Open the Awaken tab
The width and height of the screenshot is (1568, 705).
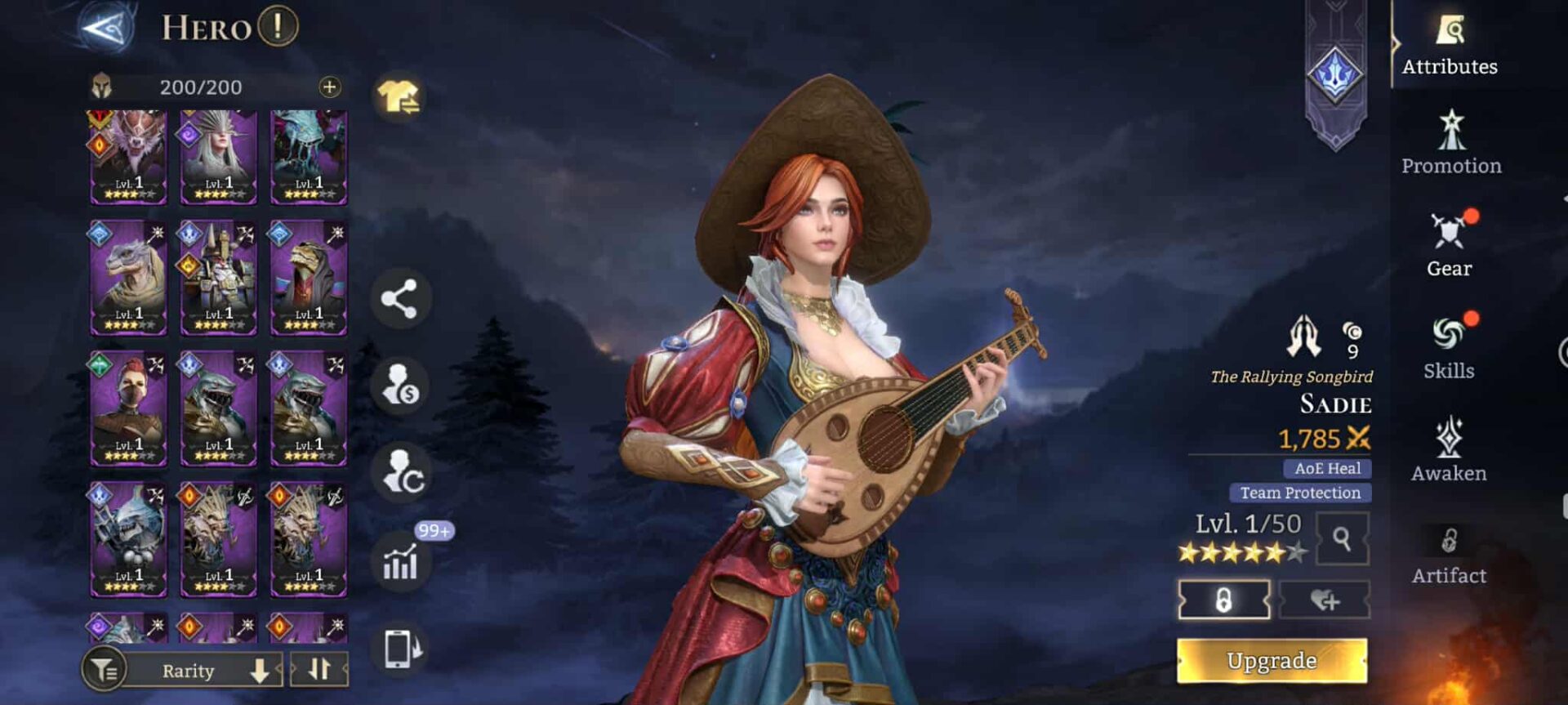click(1449, 449)
